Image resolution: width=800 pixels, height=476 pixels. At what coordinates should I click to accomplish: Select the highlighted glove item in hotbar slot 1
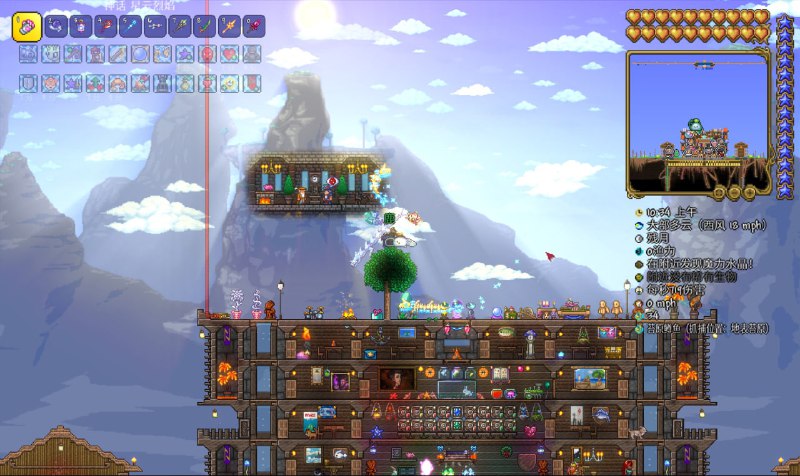(26, 26)
